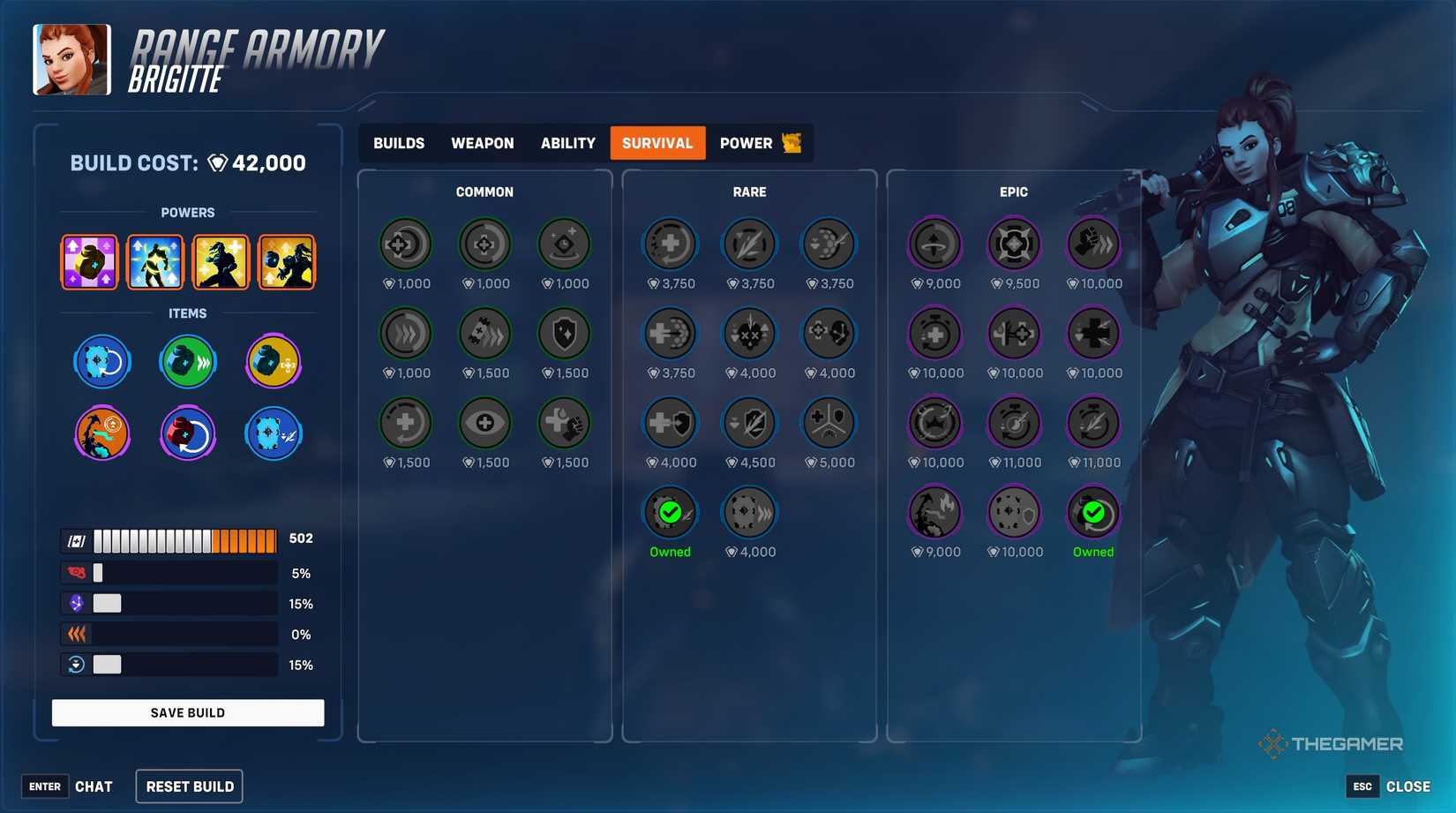Switch to the Weapon tab

coord(483,143)
